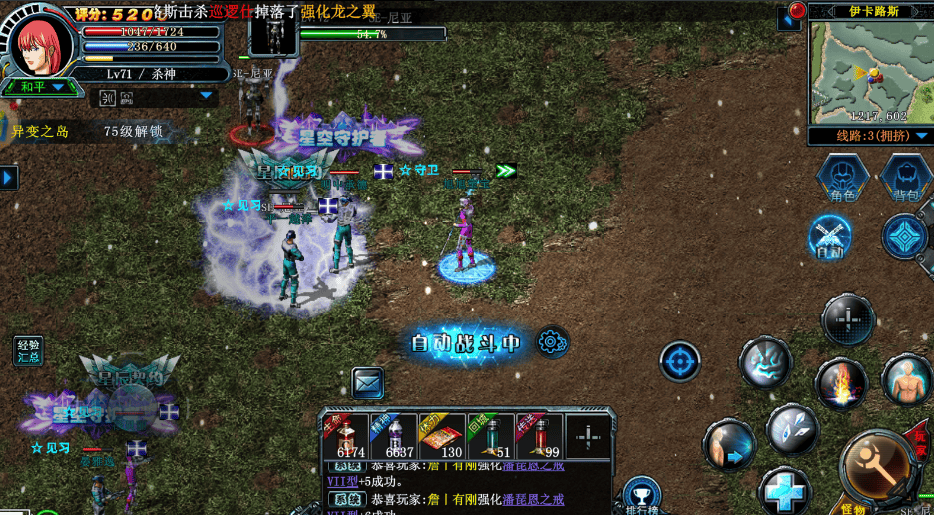Image resolution: width=934 pixels, height=515 pixels.
Task: Click the mail envelope icon
Action: 367,381
